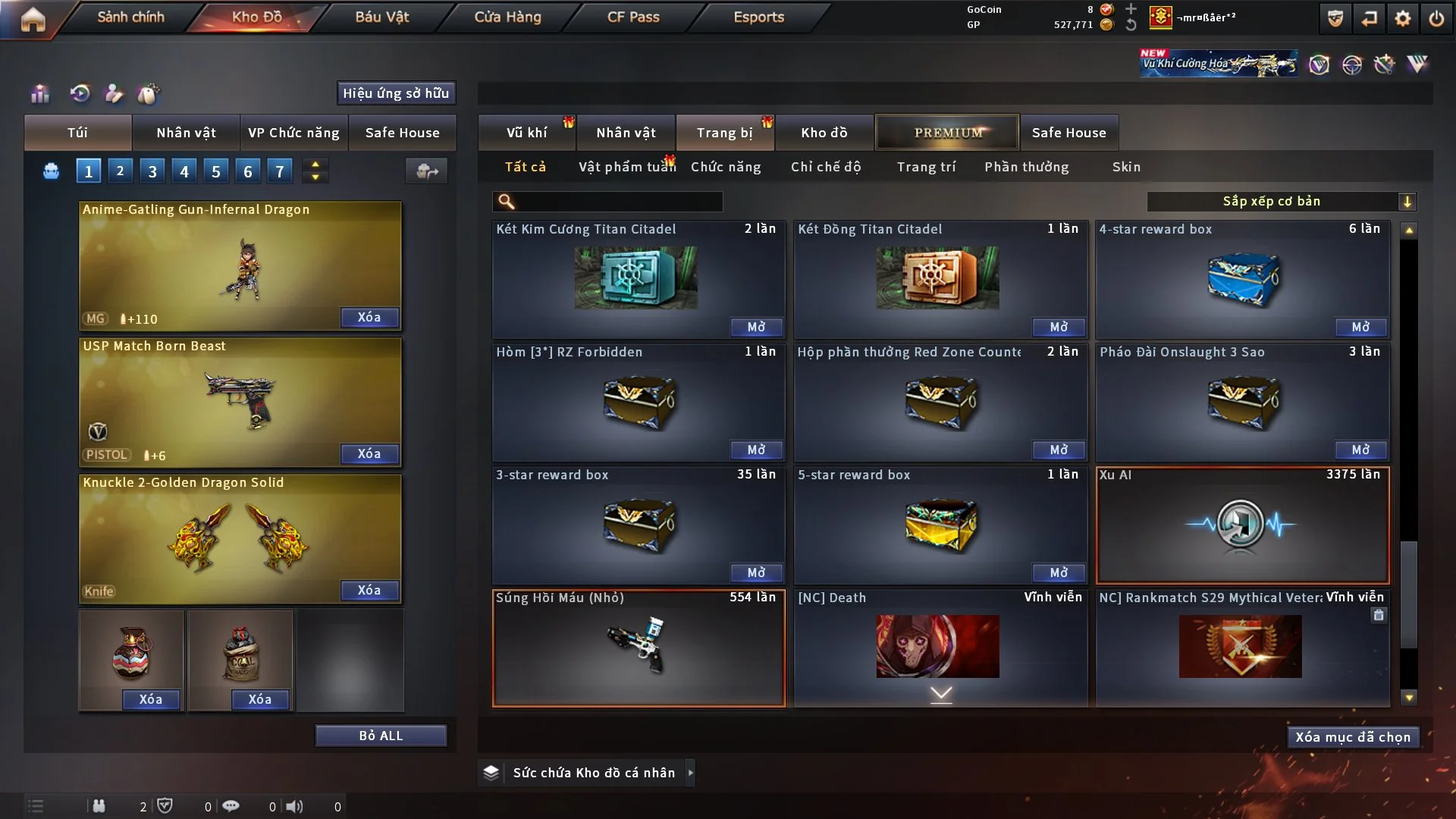The image size is (1456, 819).
Task: Open the settings gear icon
Action: pyautogui.click(x=1403, y=18)
